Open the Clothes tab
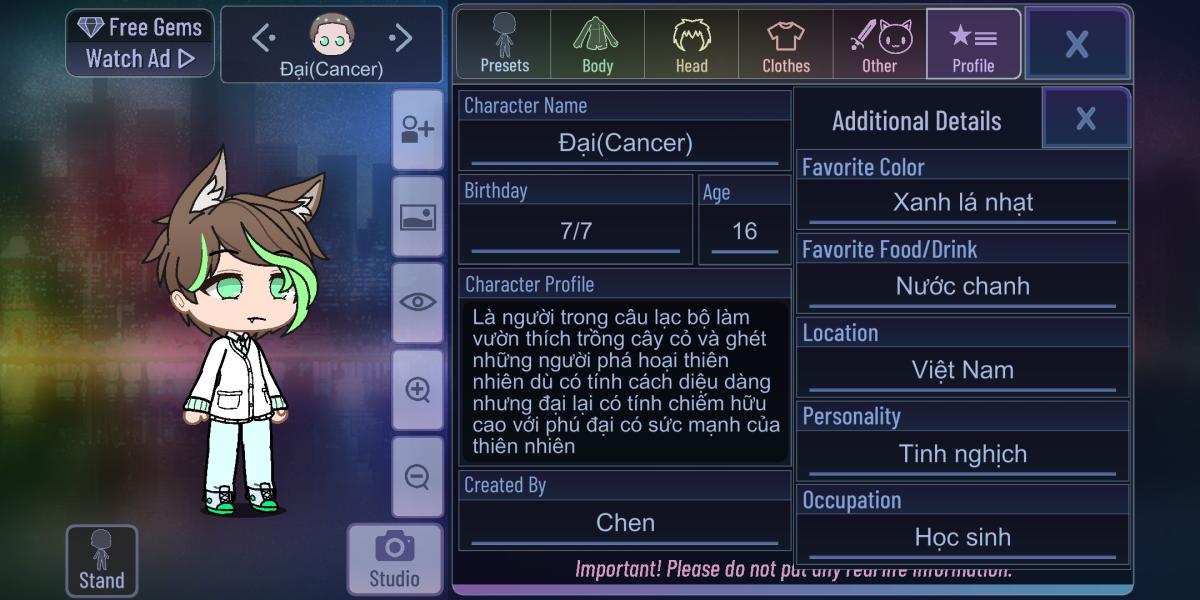This screenshot has height=600, width=1200. tap(786, 45)
